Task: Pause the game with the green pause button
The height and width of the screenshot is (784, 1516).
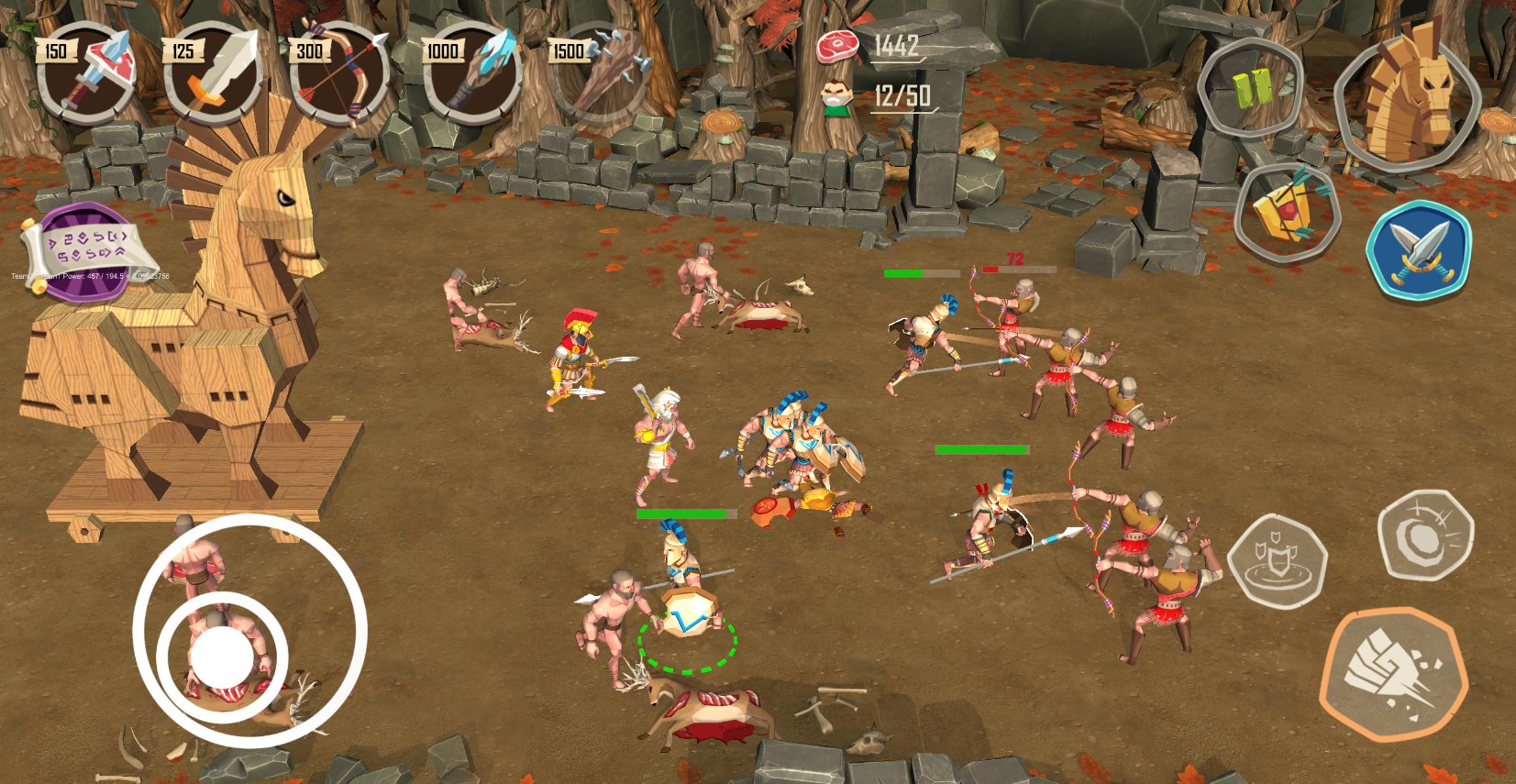Action: coord(1249,89)
